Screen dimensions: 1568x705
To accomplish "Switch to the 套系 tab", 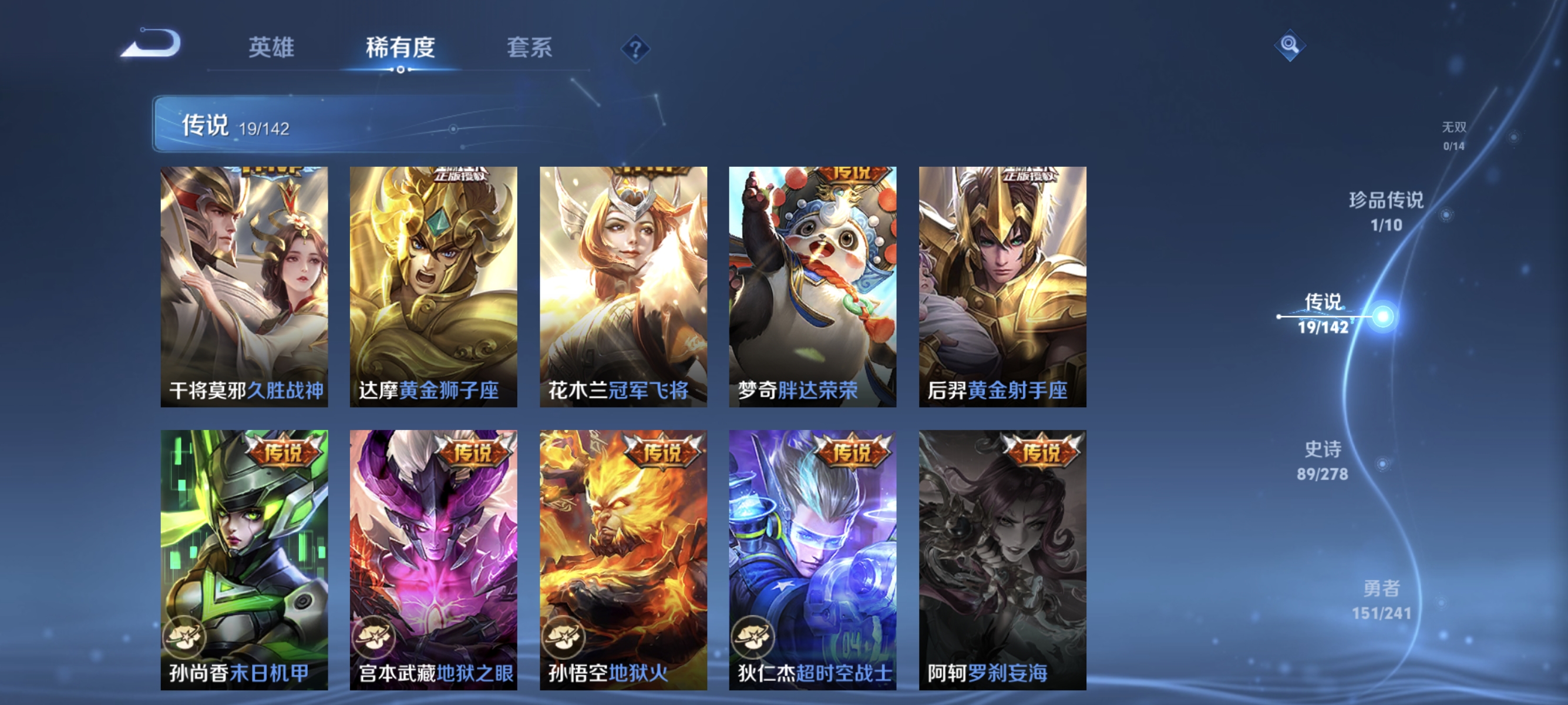I will tap(529, 49).
